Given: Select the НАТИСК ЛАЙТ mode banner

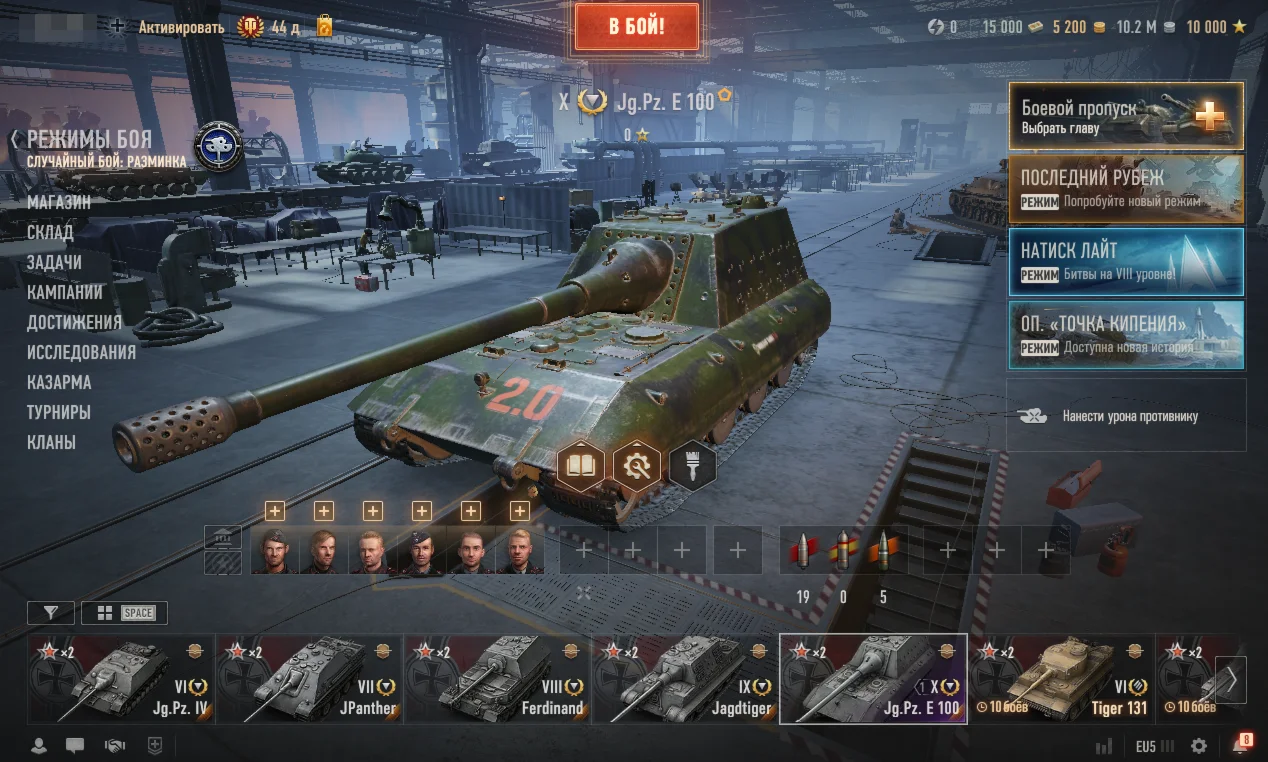Looking at the screenshot, I should pyautogui.click(x=1125, y=262).
